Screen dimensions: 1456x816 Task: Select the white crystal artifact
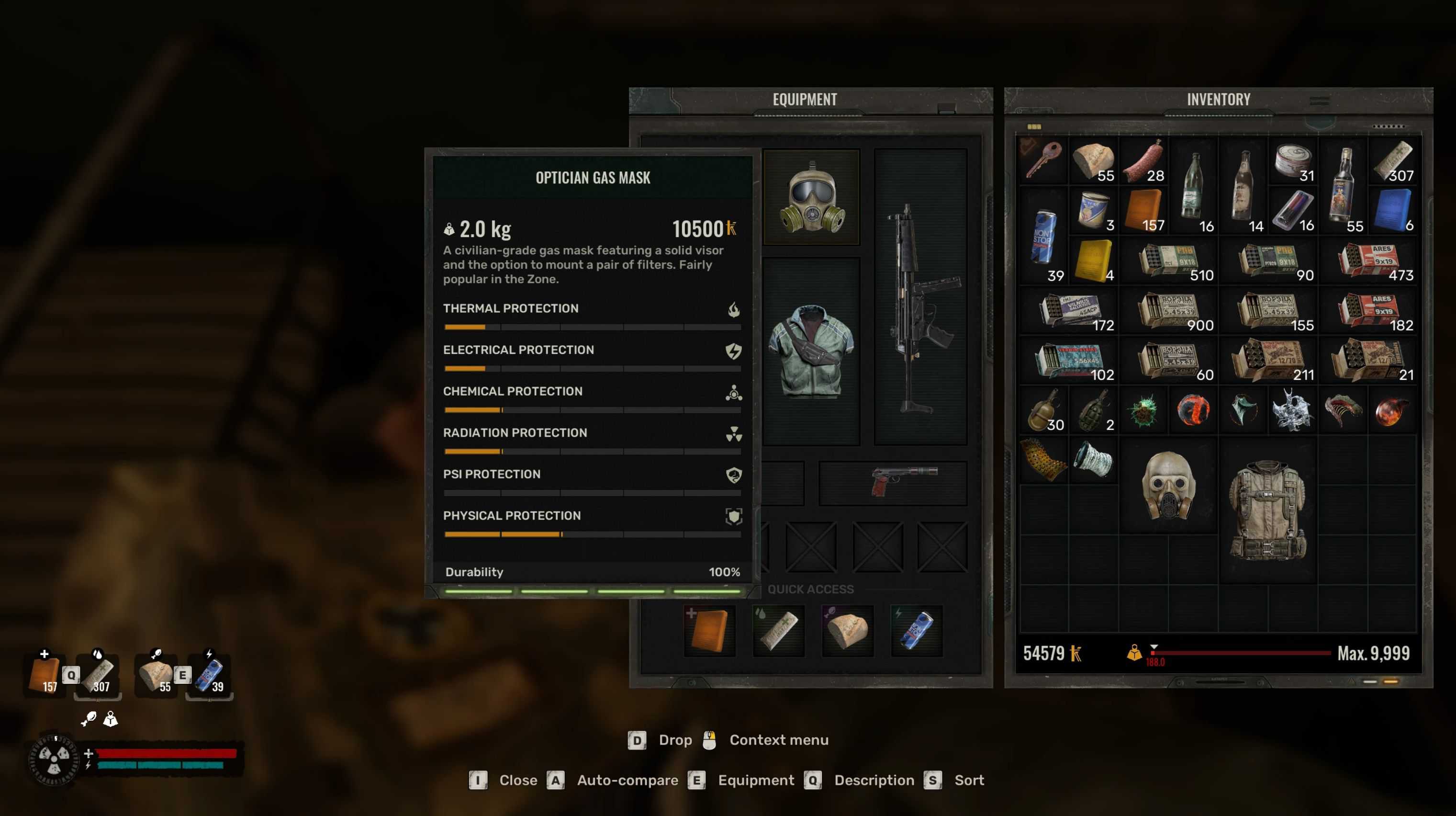pyautogui.click(x=1292, y=410)
